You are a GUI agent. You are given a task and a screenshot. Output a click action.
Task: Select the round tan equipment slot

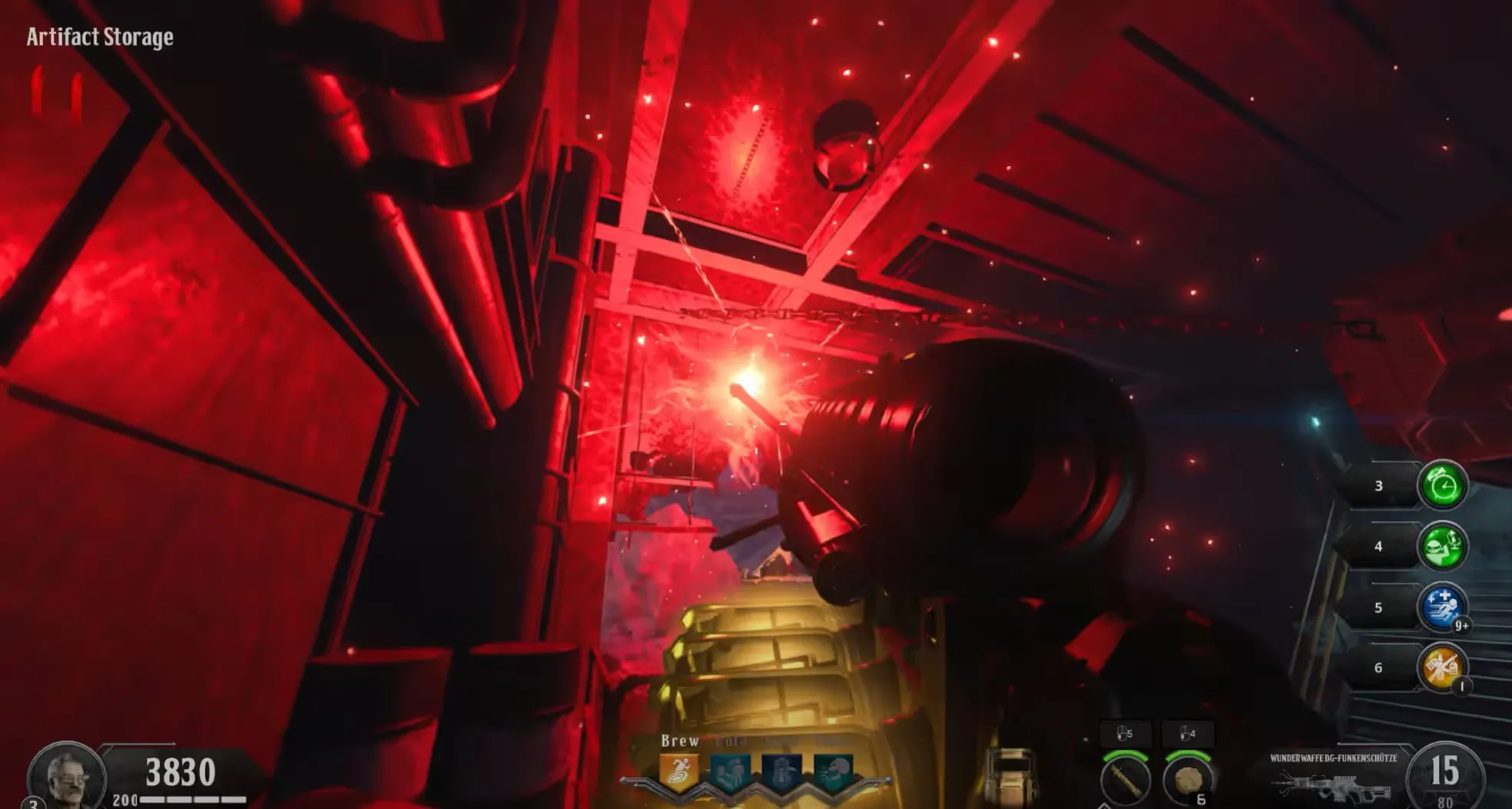[1187, 780]
